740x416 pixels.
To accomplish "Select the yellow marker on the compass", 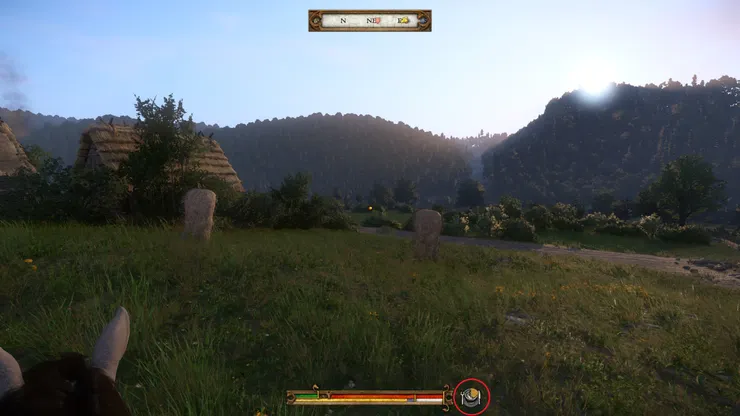I will [x=403, y=20].
